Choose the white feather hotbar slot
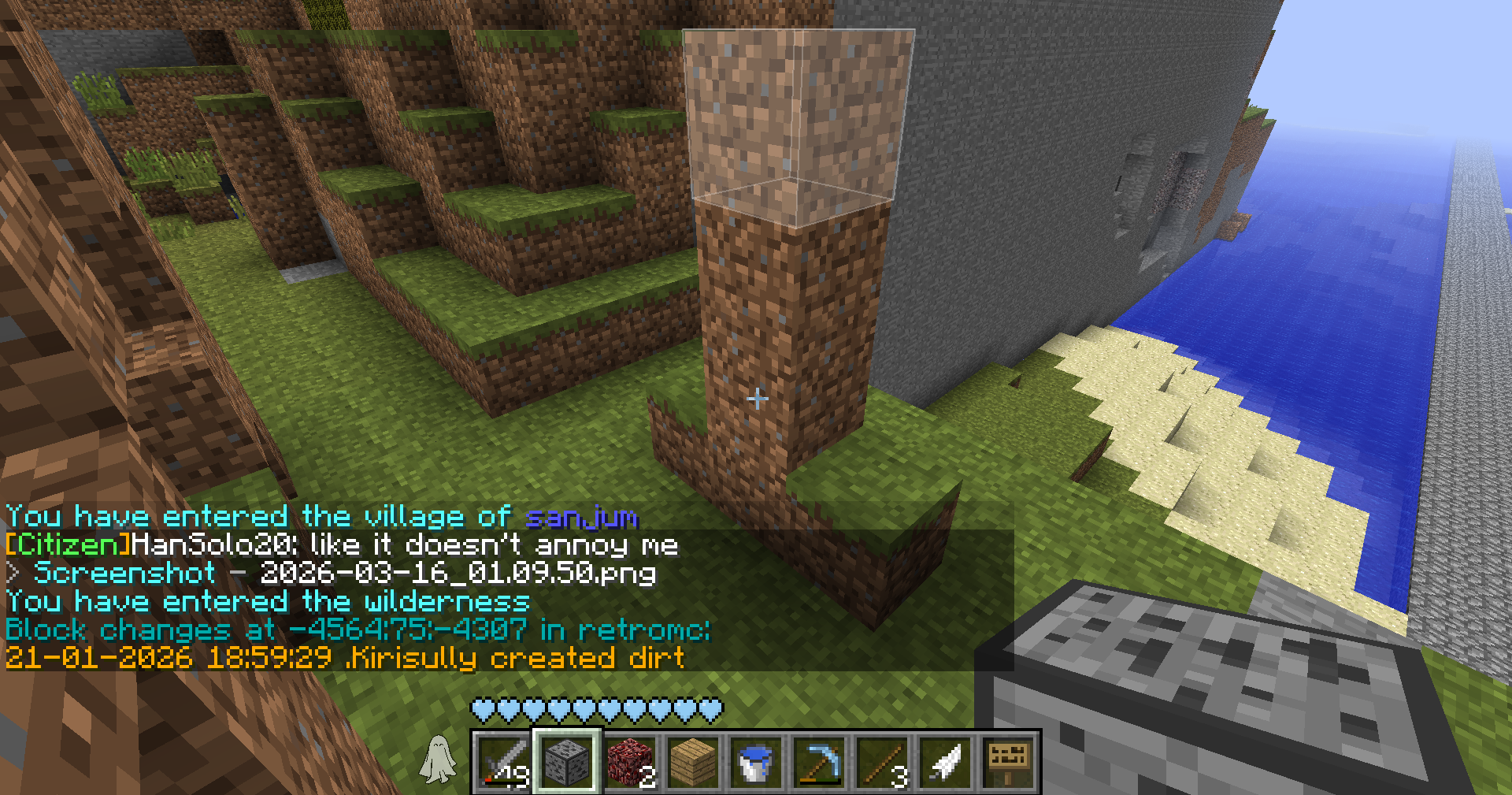The width and height of the screenshot is (1512, 795). [x=945, y=762]
